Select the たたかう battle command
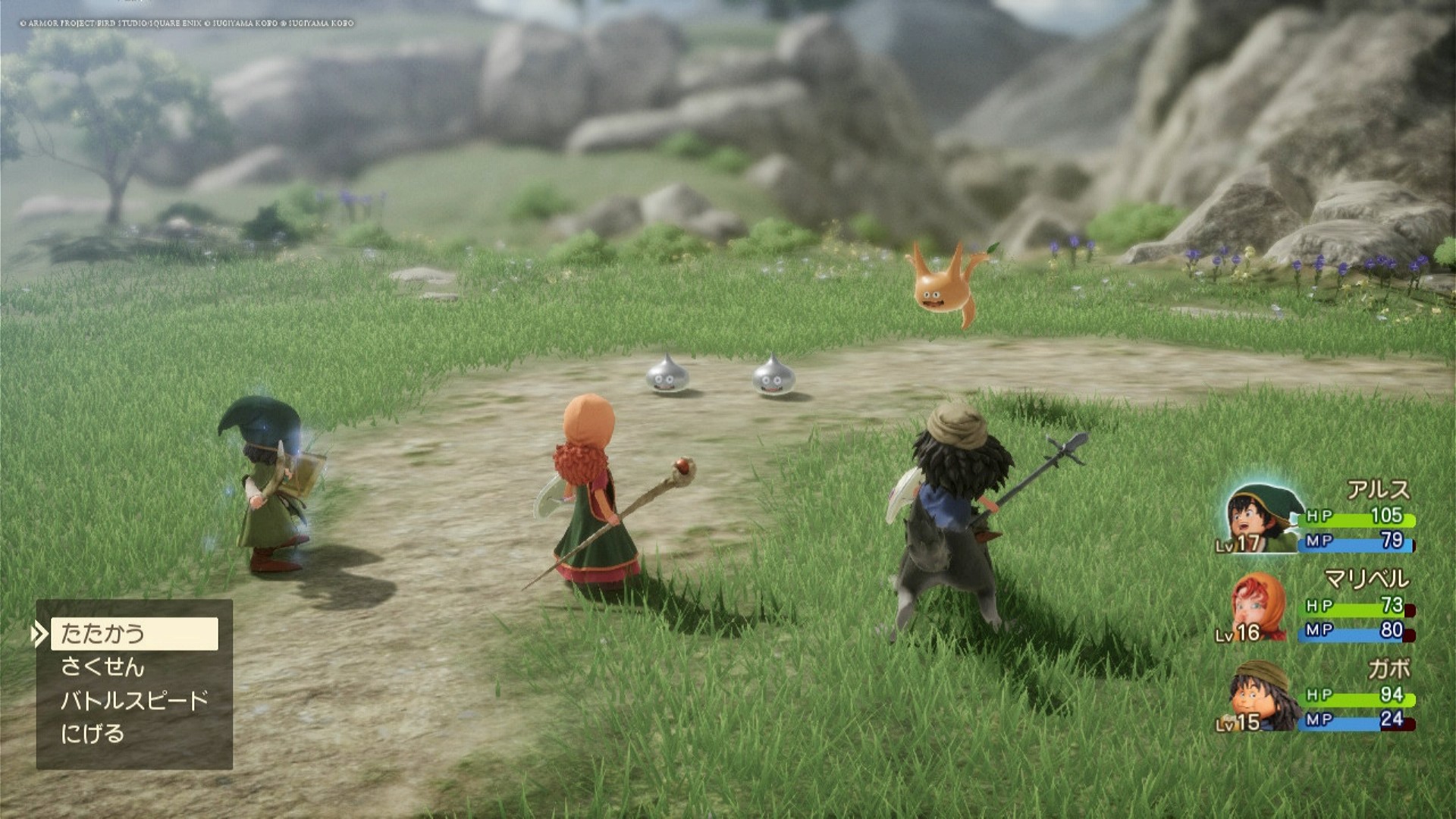Viewport: 1456px width, 819px height. [133, 633]
